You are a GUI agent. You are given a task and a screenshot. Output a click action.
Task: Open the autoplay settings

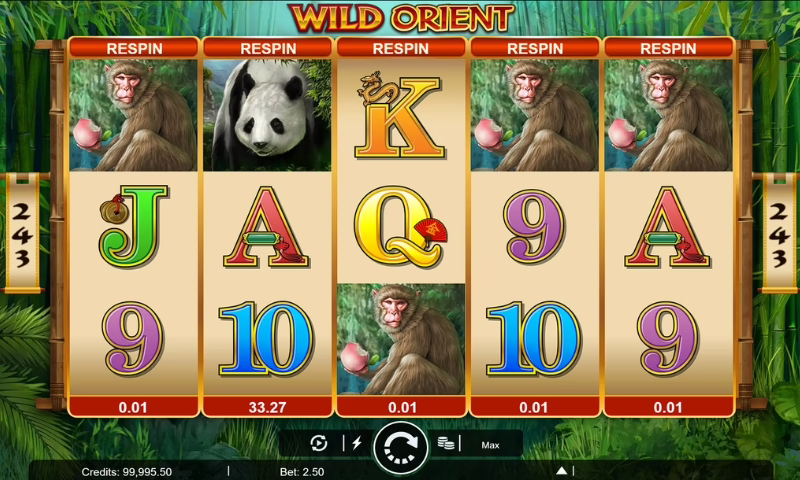319,444
